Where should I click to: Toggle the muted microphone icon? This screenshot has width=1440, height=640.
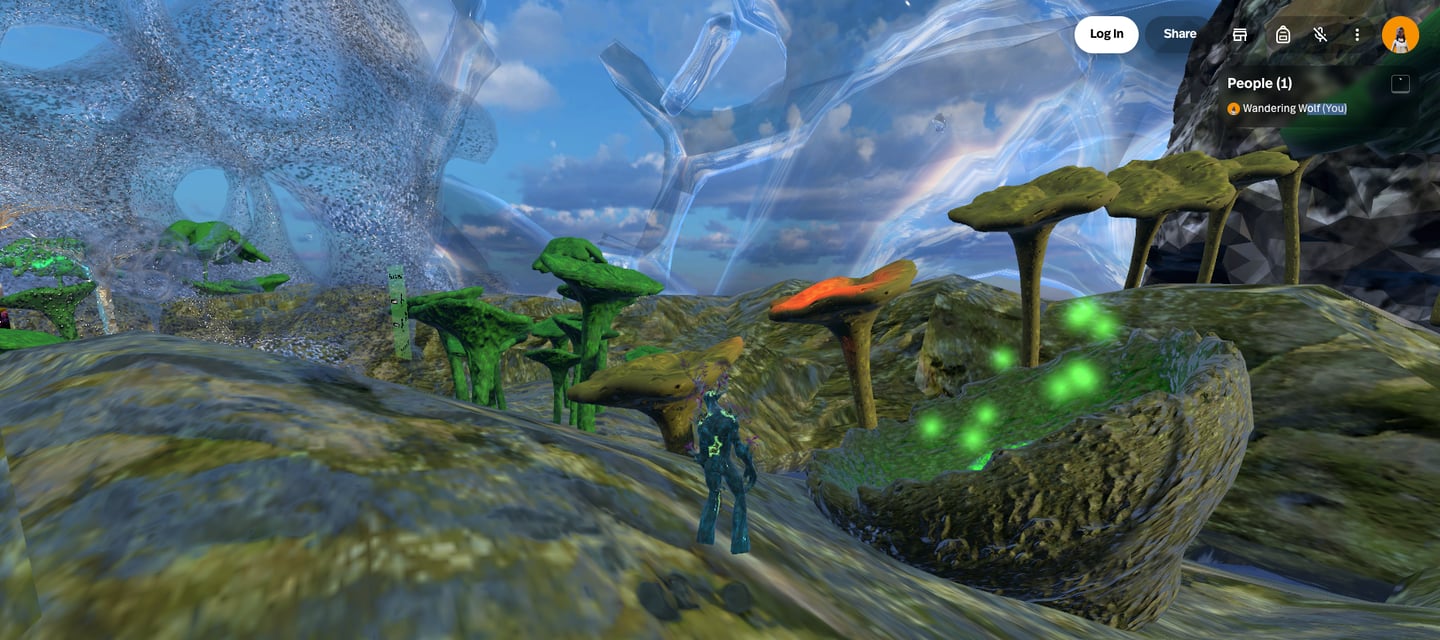pyautogui.click(x=1320, y=35)
